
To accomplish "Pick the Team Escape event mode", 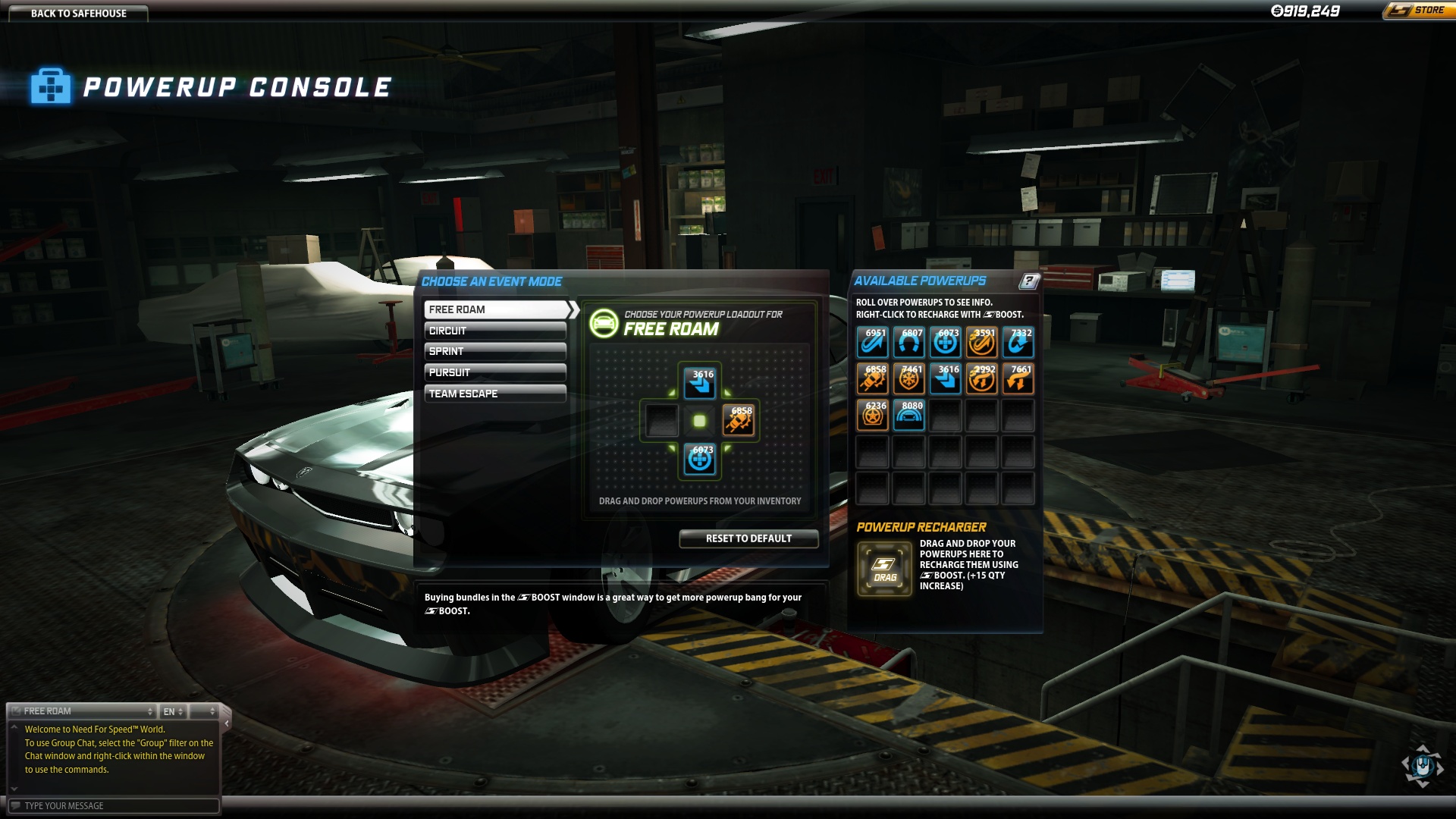I will (495, 394).
